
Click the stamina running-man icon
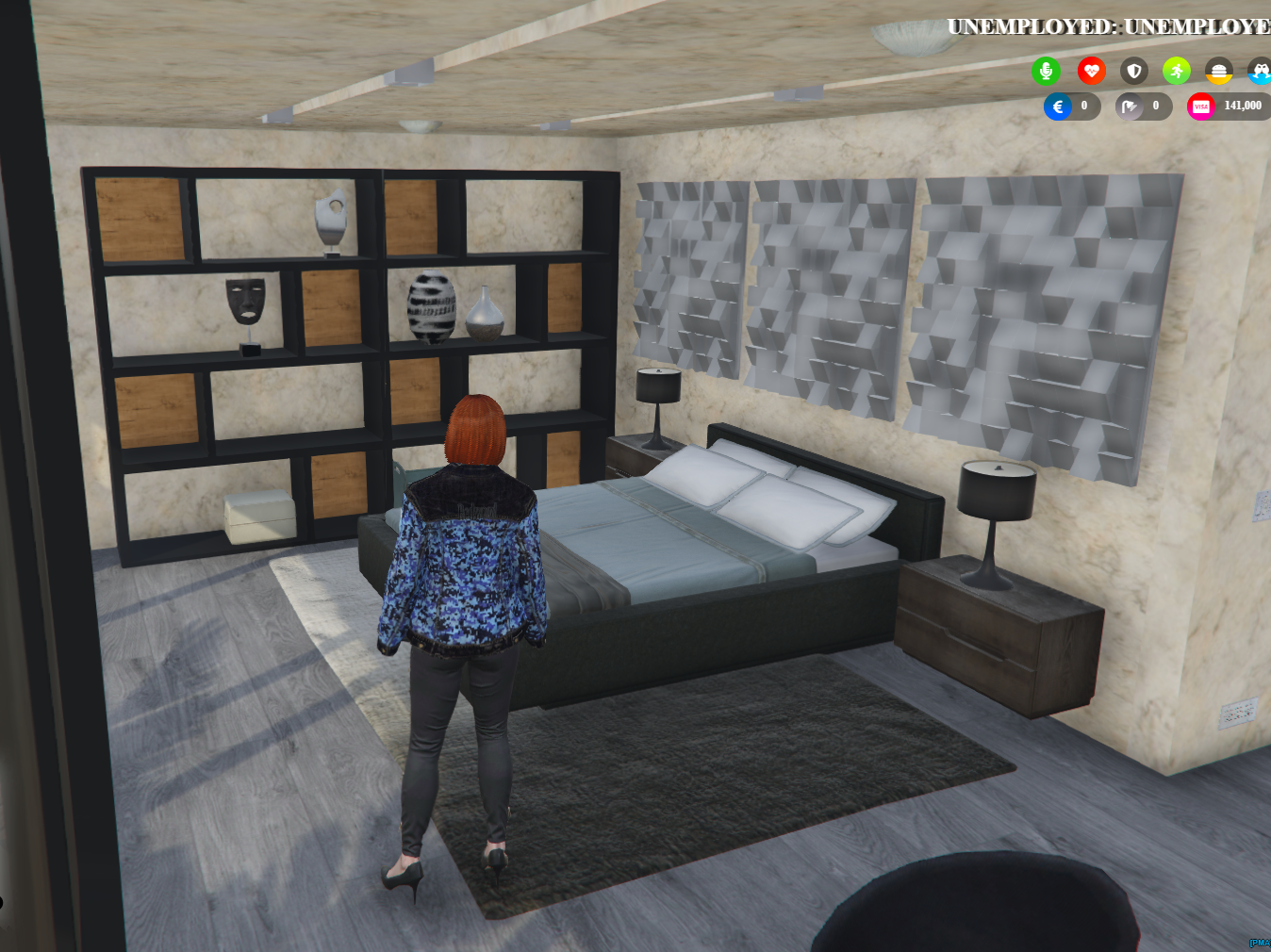1176,71
